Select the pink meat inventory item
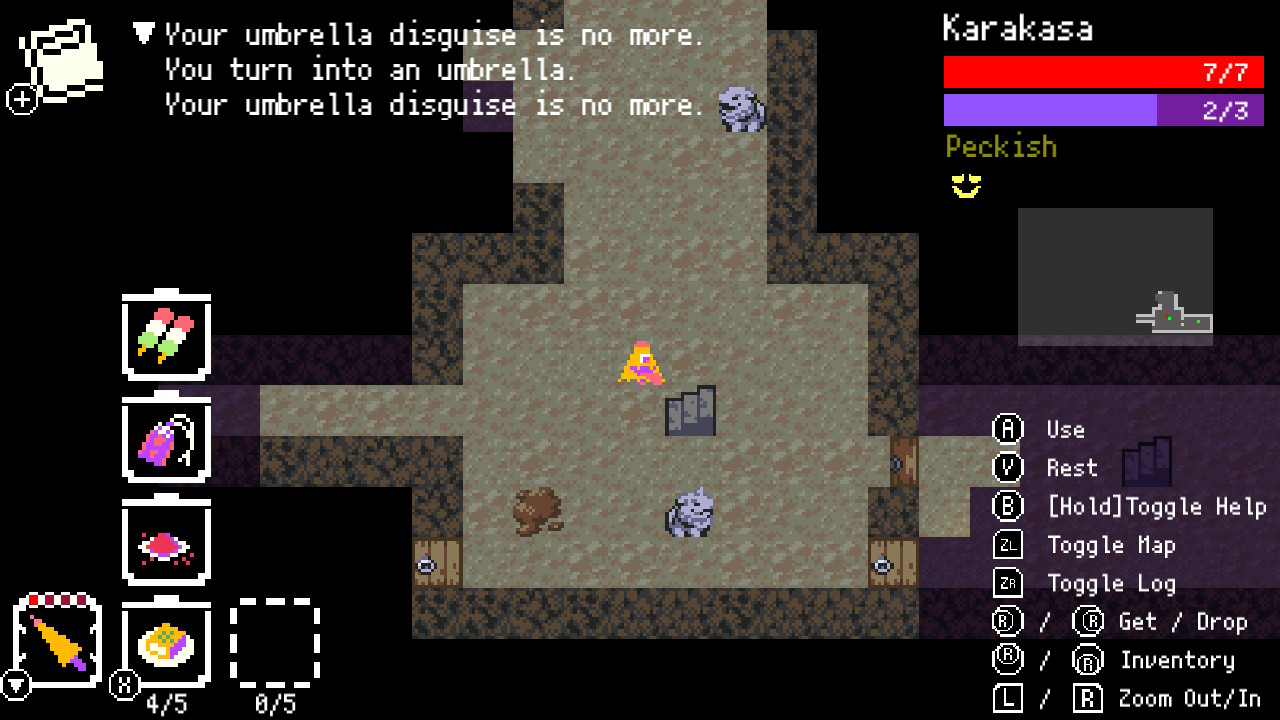The height and width of the screenshot is (720, 1280). click(165, 542)
